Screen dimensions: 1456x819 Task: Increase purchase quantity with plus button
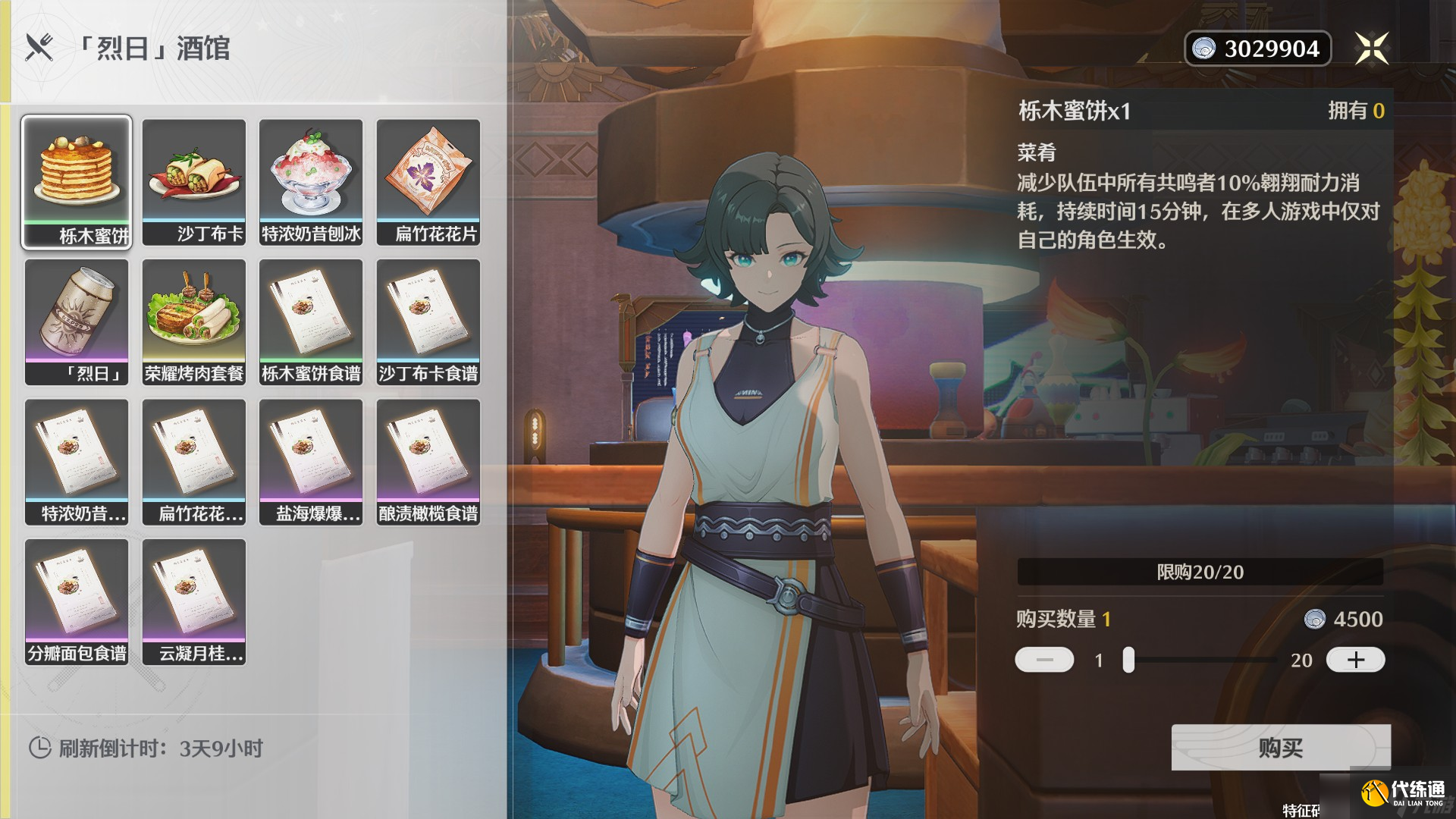1355,661
